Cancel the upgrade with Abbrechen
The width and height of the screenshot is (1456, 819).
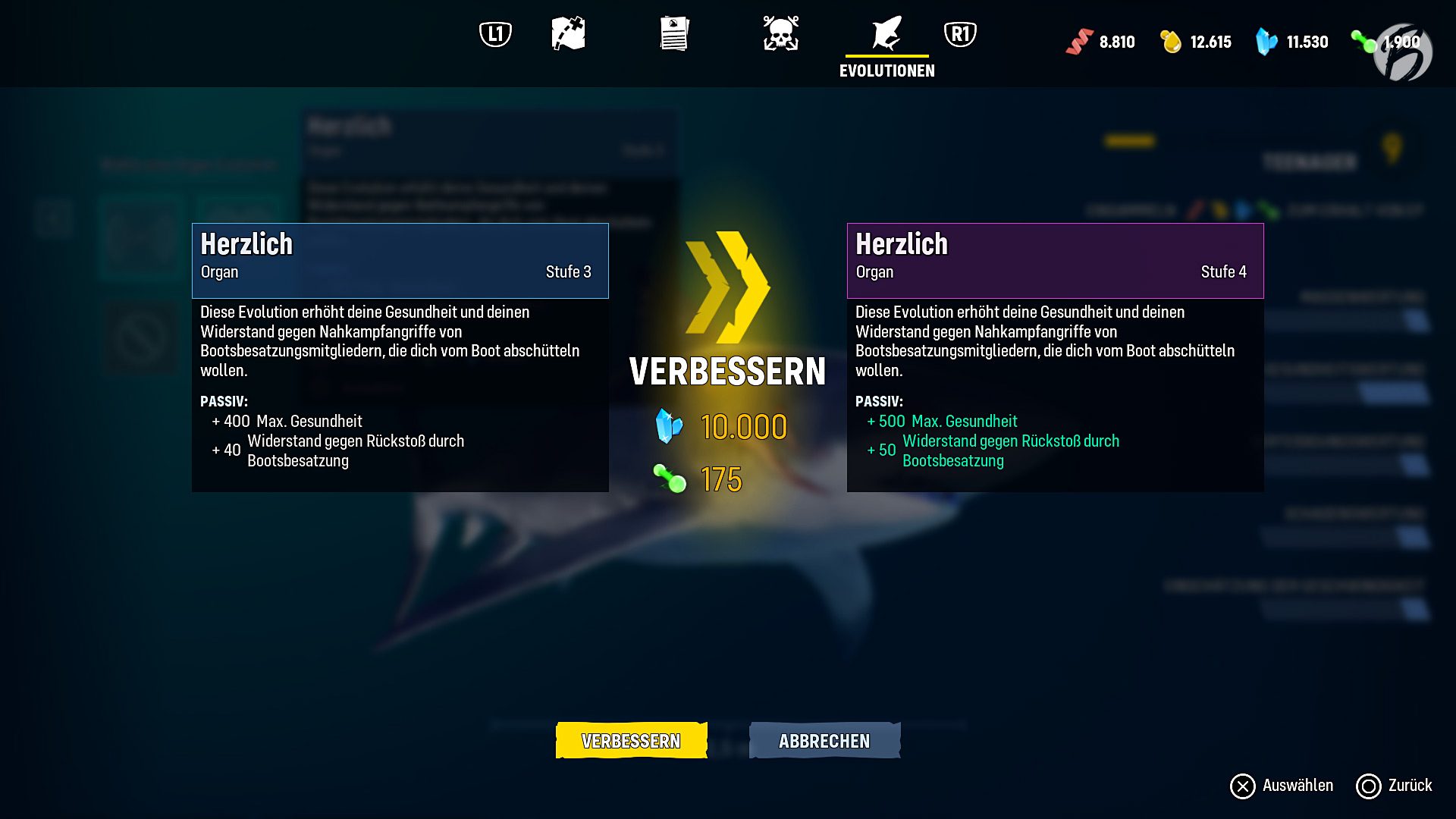(824, 740)
